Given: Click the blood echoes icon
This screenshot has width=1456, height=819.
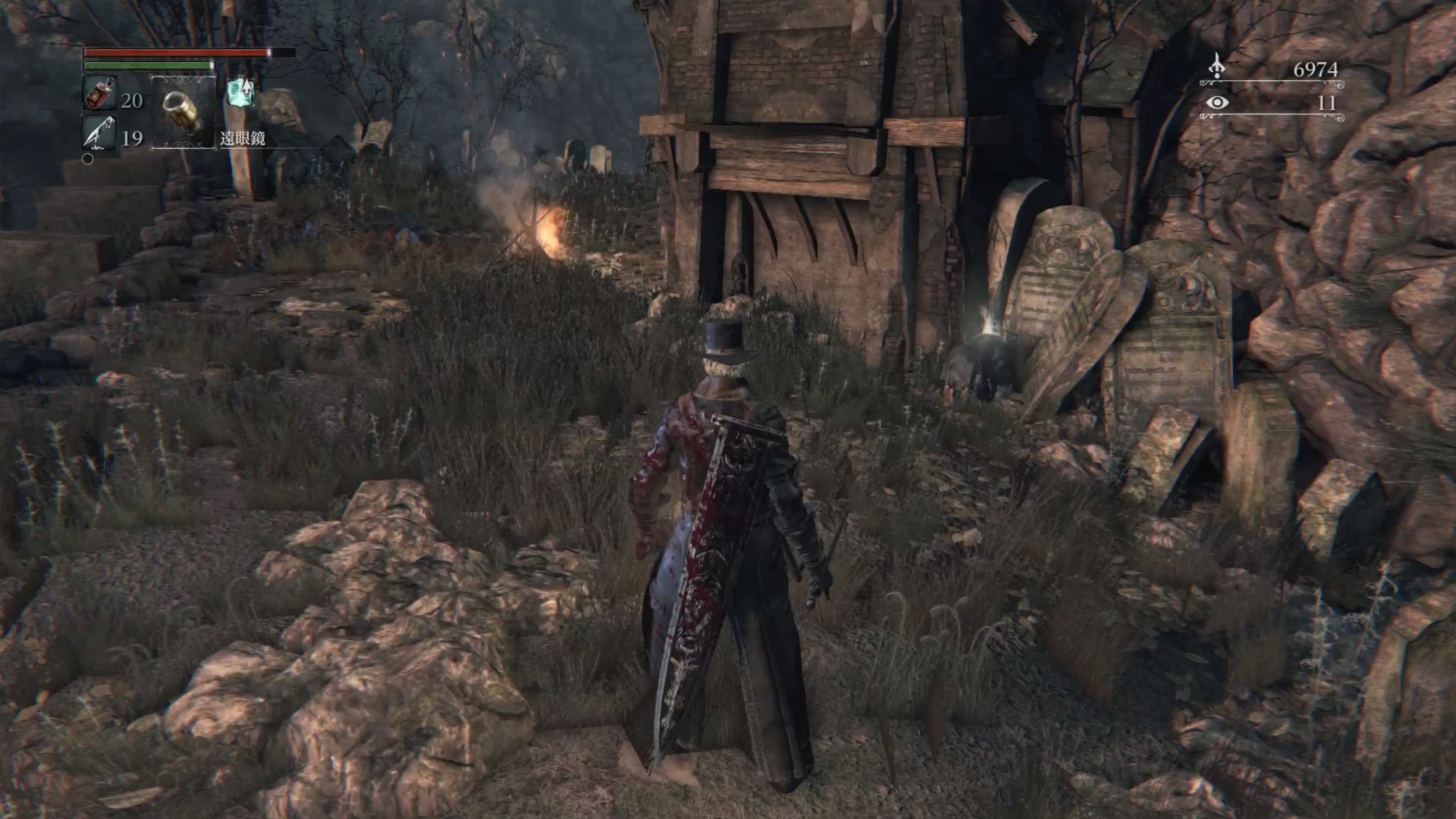Looking at the screenshot, I should pos(1216,66).
